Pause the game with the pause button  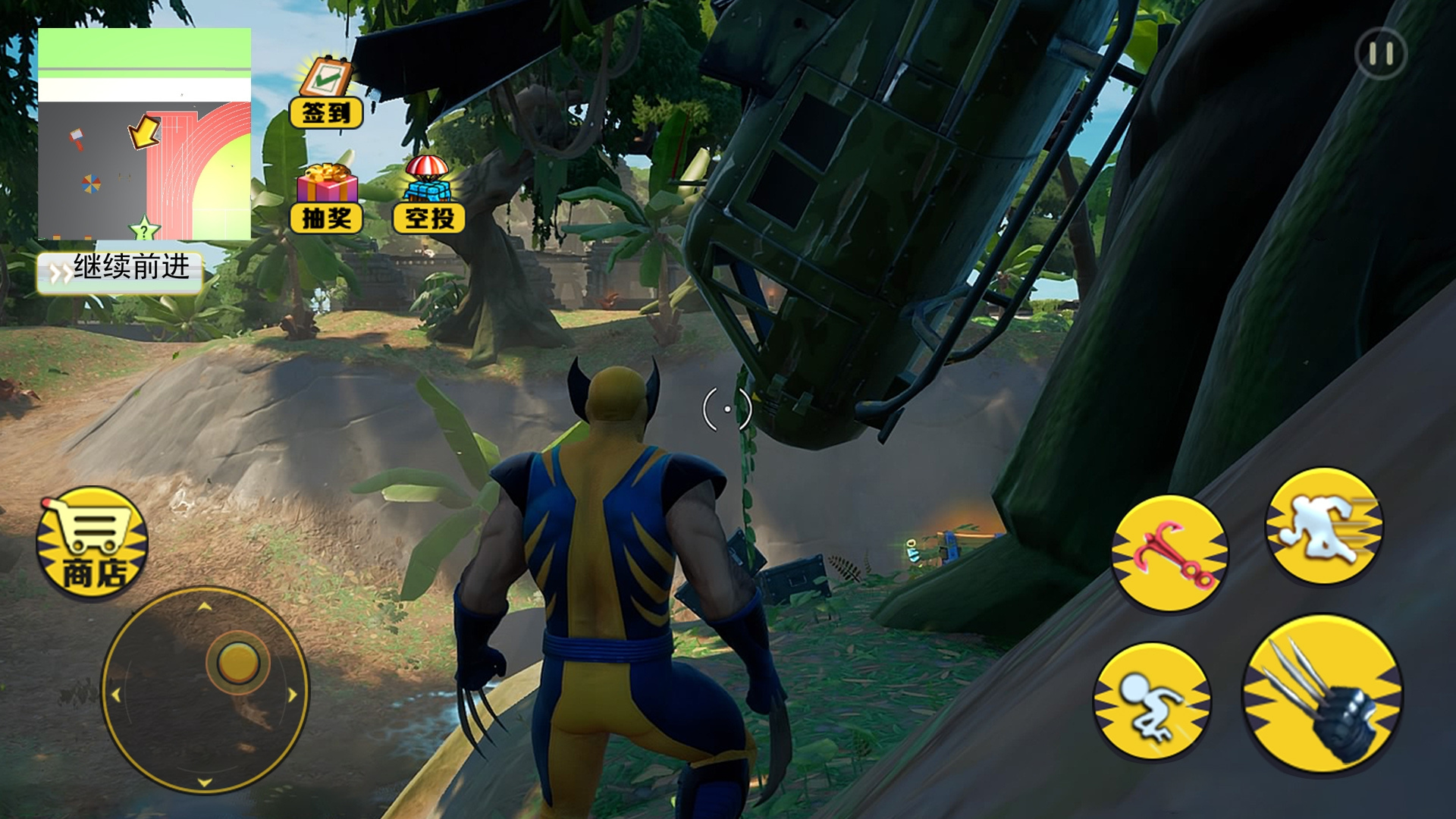pos(1380,54)
